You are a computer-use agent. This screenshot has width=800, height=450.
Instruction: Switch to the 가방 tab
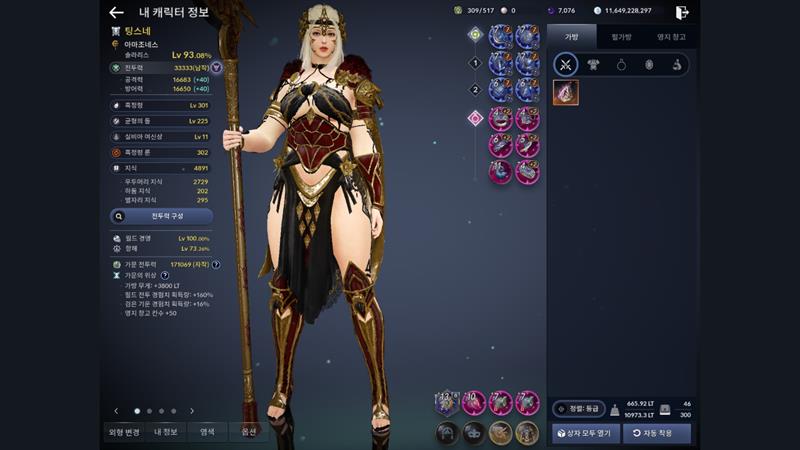(571, 37)
